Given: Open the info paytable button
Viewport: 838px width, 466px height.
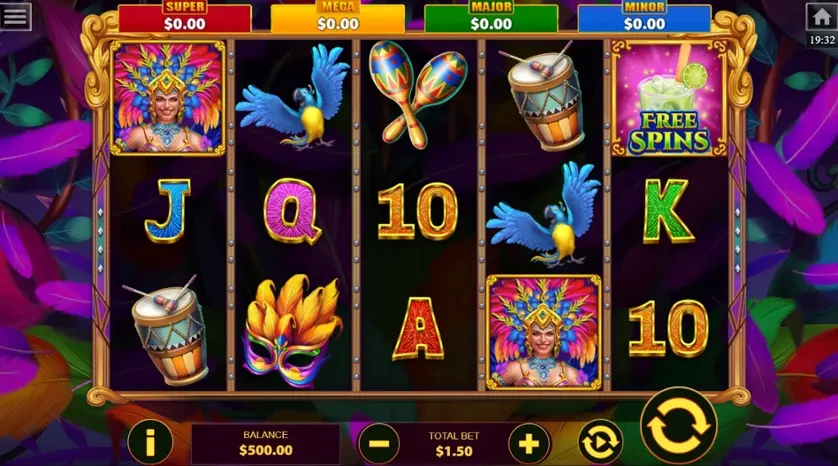Looking at the screenshot, I should [x=150, y=441].
